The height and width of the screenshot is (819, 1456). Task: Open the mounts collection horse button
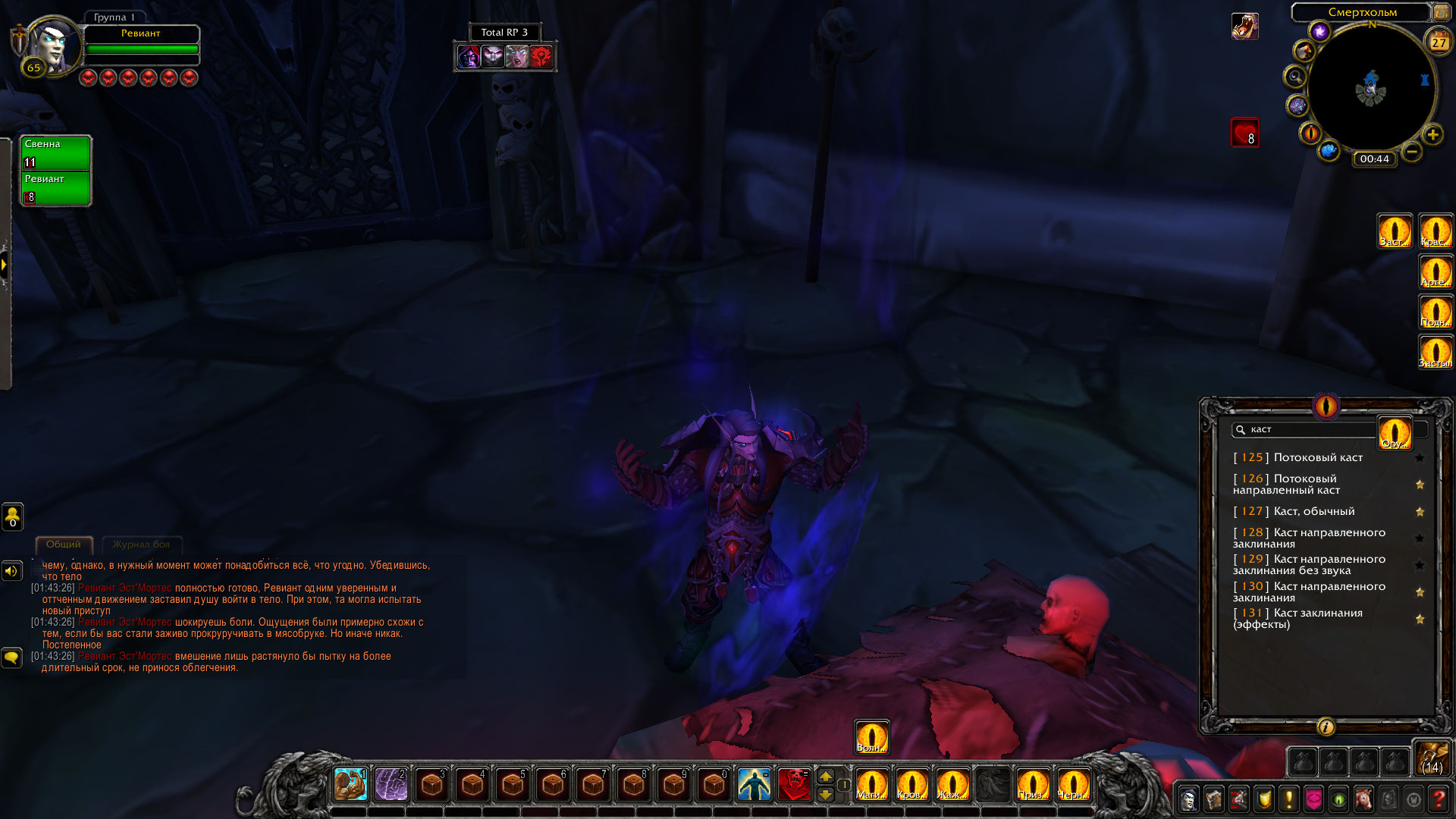(1363, 799)
